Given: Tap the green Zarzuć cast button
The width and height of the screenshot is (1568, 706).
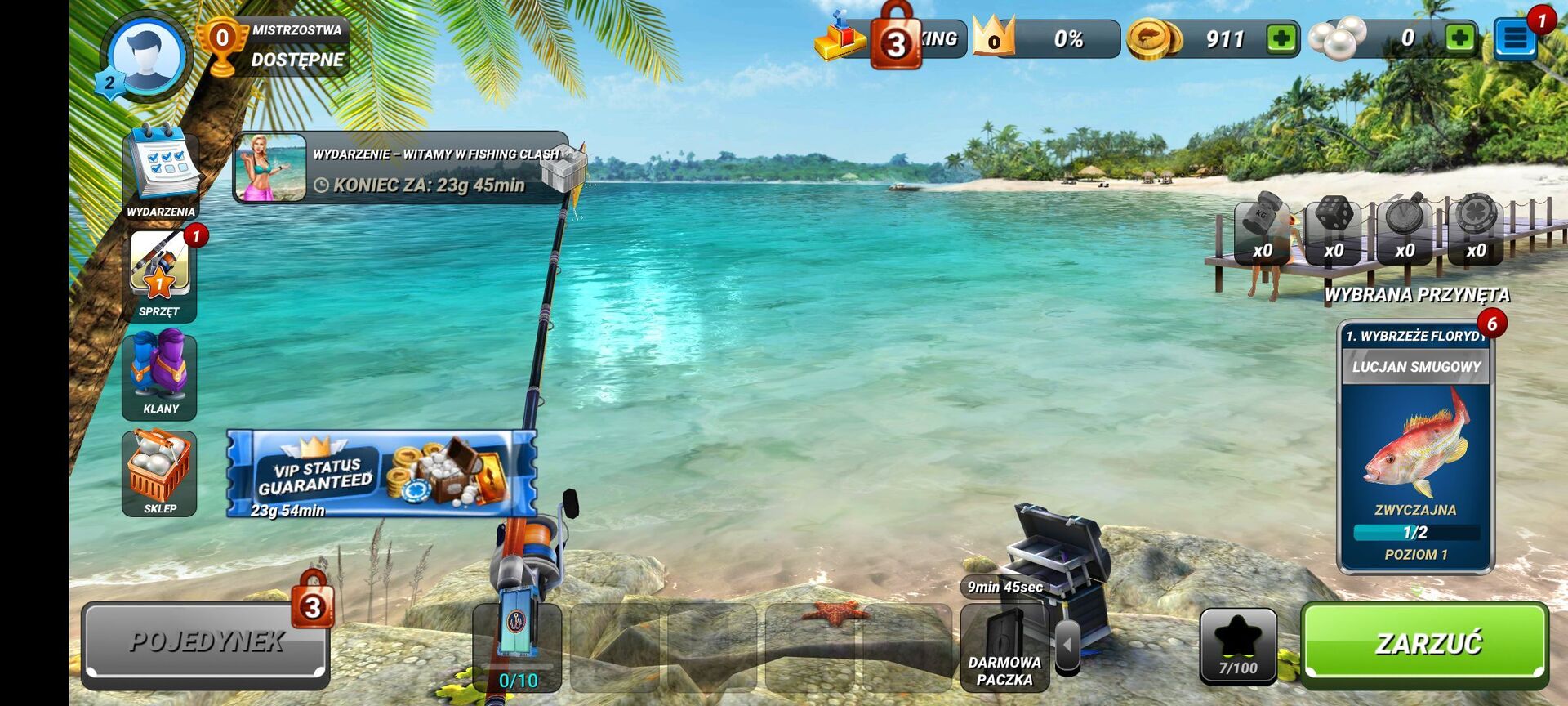Looking at the screenshot, I should click(1424, 644).
